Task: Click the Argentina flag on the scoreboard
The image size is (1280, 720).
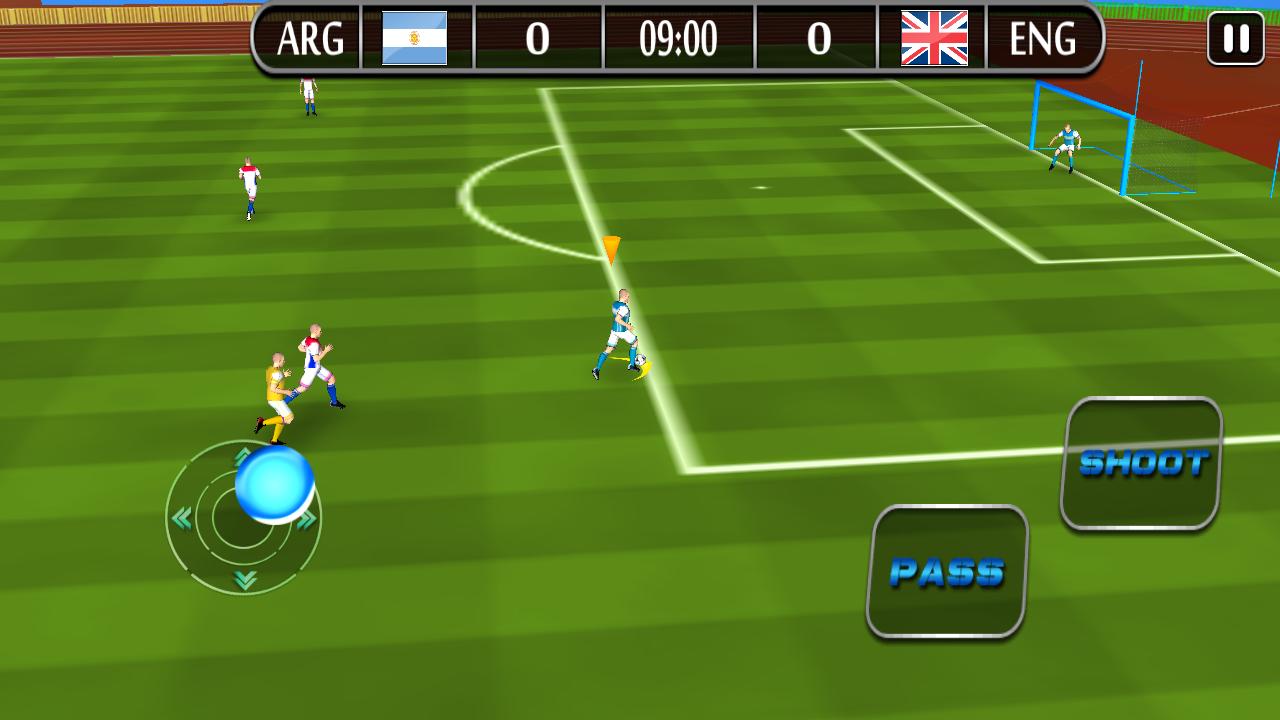Action: point(413,40)
